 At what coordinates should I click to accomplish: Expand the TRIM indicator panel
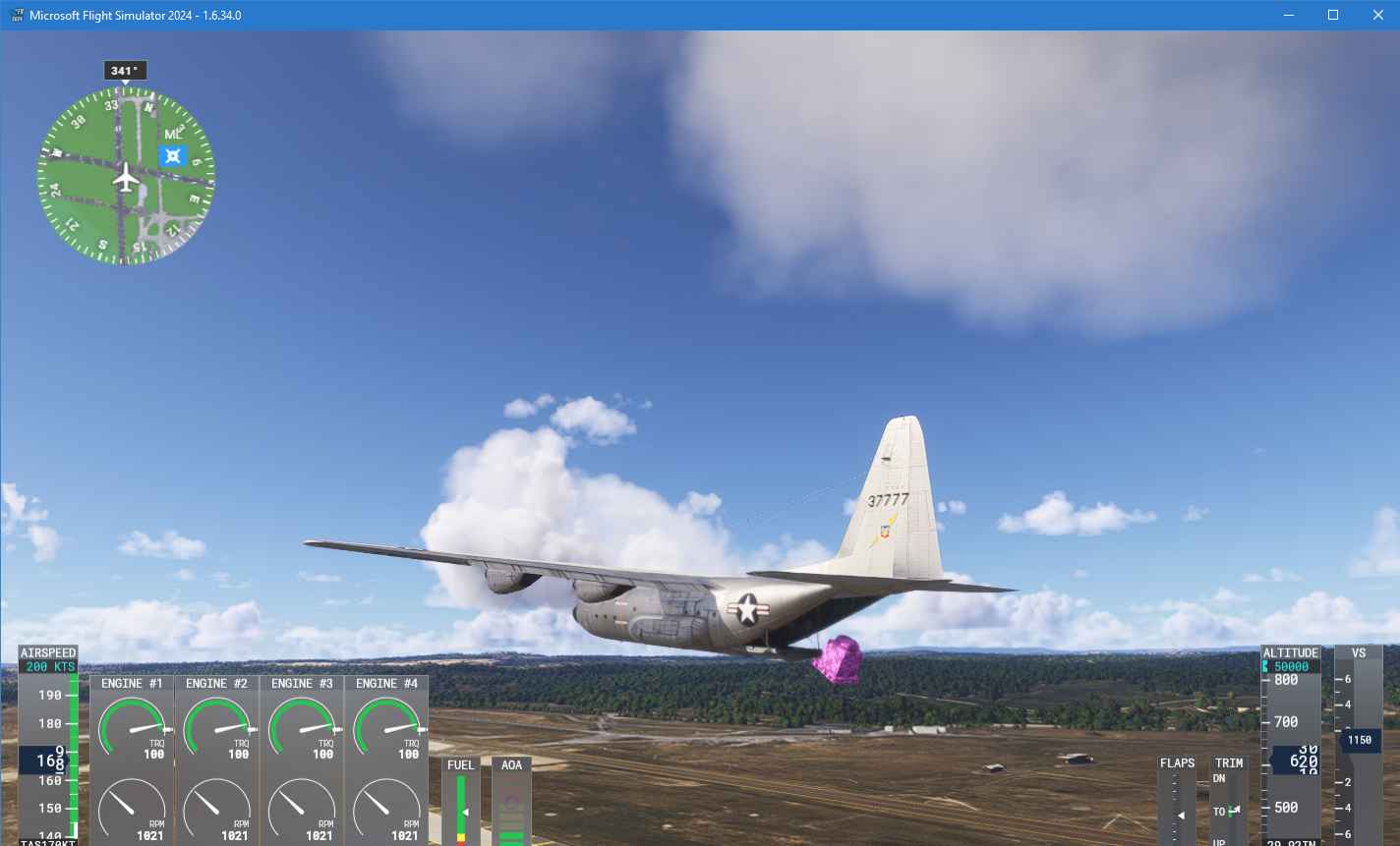1228,762
